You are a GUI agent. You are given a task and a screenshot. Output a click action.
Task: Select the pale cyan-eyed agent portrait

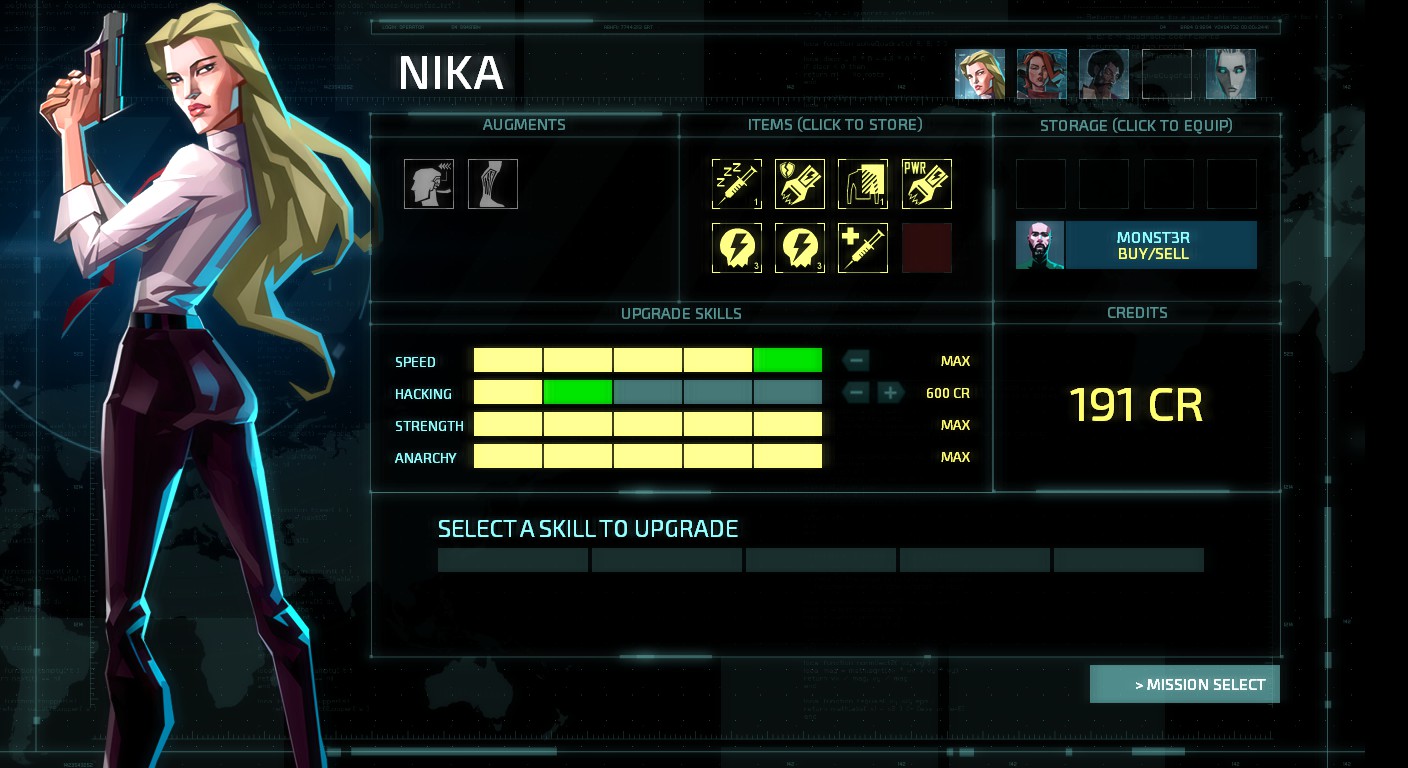[x=1231, y=74]
